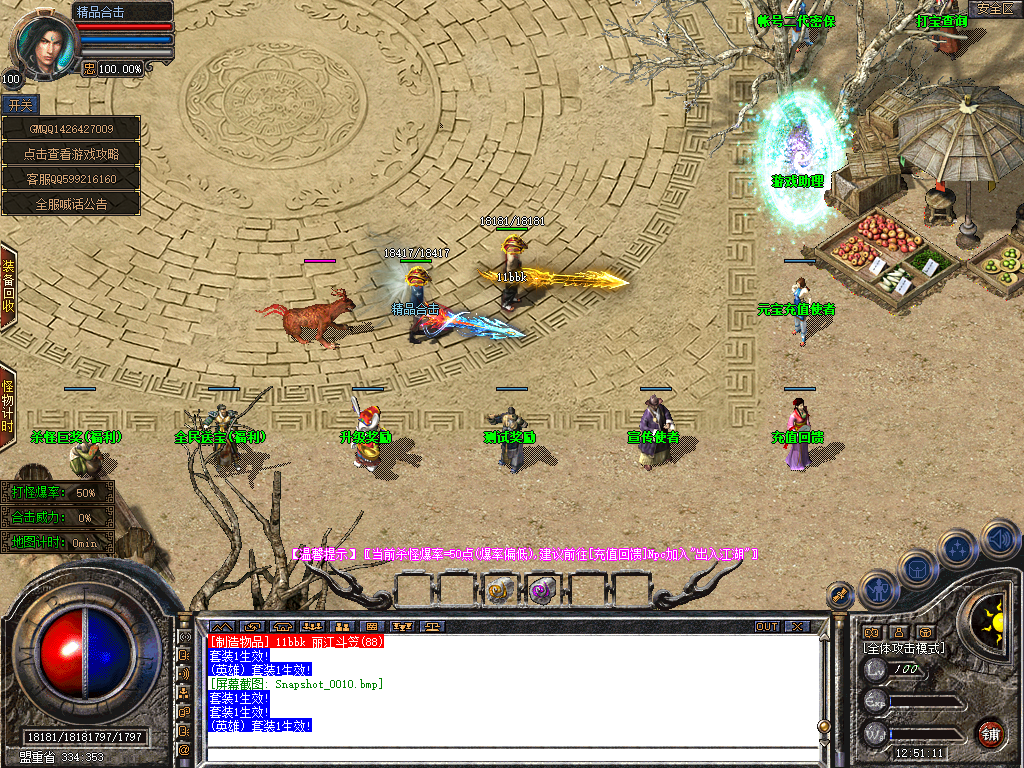Toggle sound with the speaker button

[x=998, y=539]
